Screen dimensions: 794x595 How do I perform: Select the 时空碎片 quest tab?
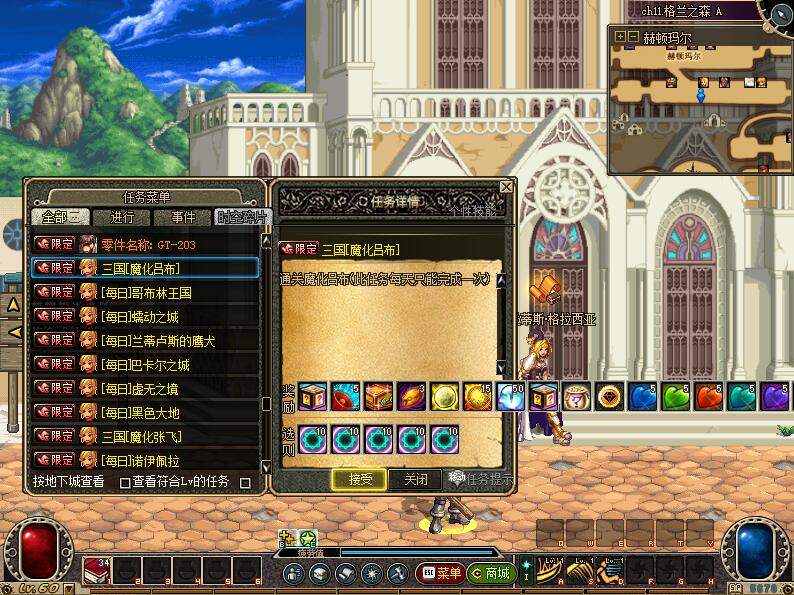point(241,217)
